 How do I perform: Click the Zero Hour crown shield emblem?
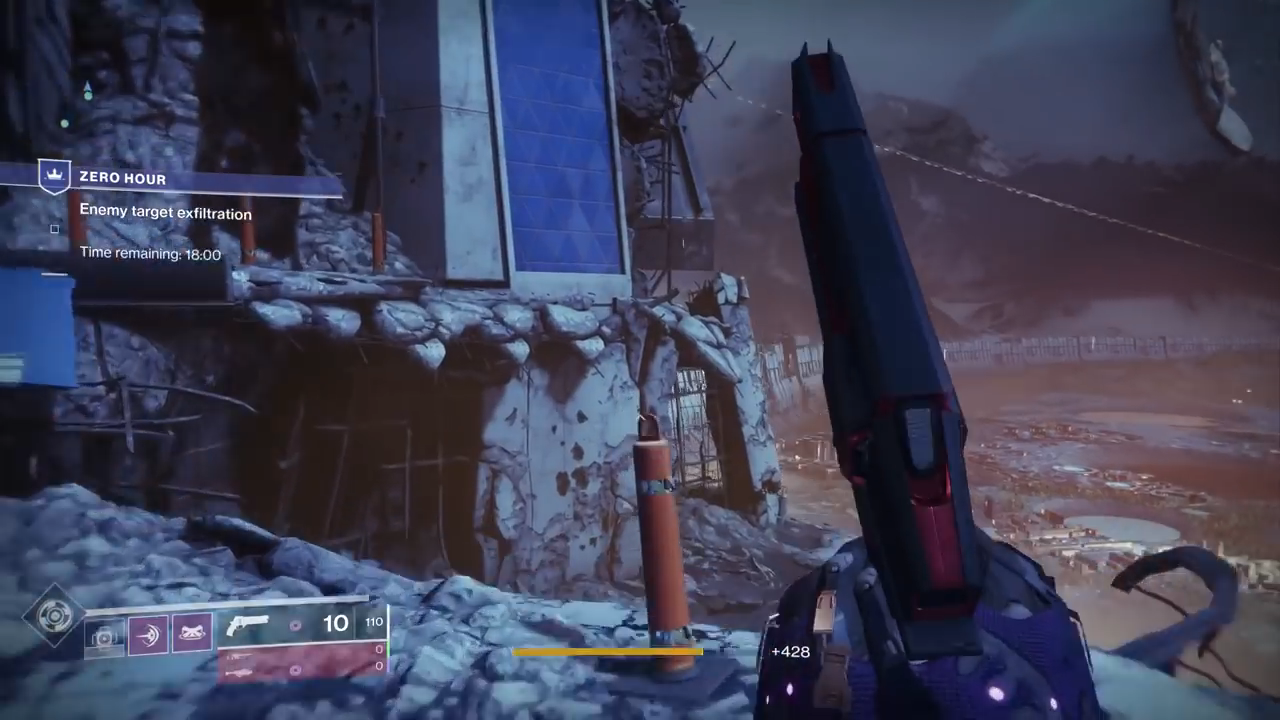pos(52,177)
